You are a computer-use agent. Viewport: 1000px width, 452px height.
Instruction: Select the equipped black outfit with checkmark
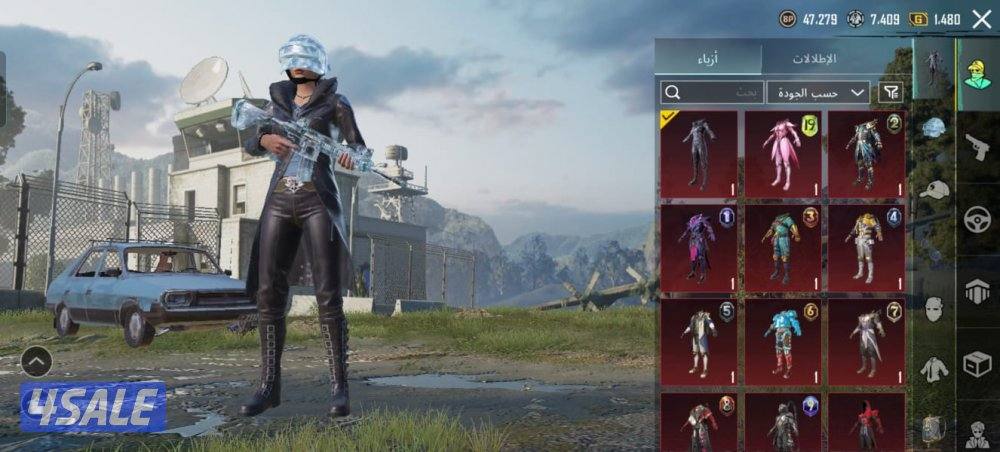698,153
